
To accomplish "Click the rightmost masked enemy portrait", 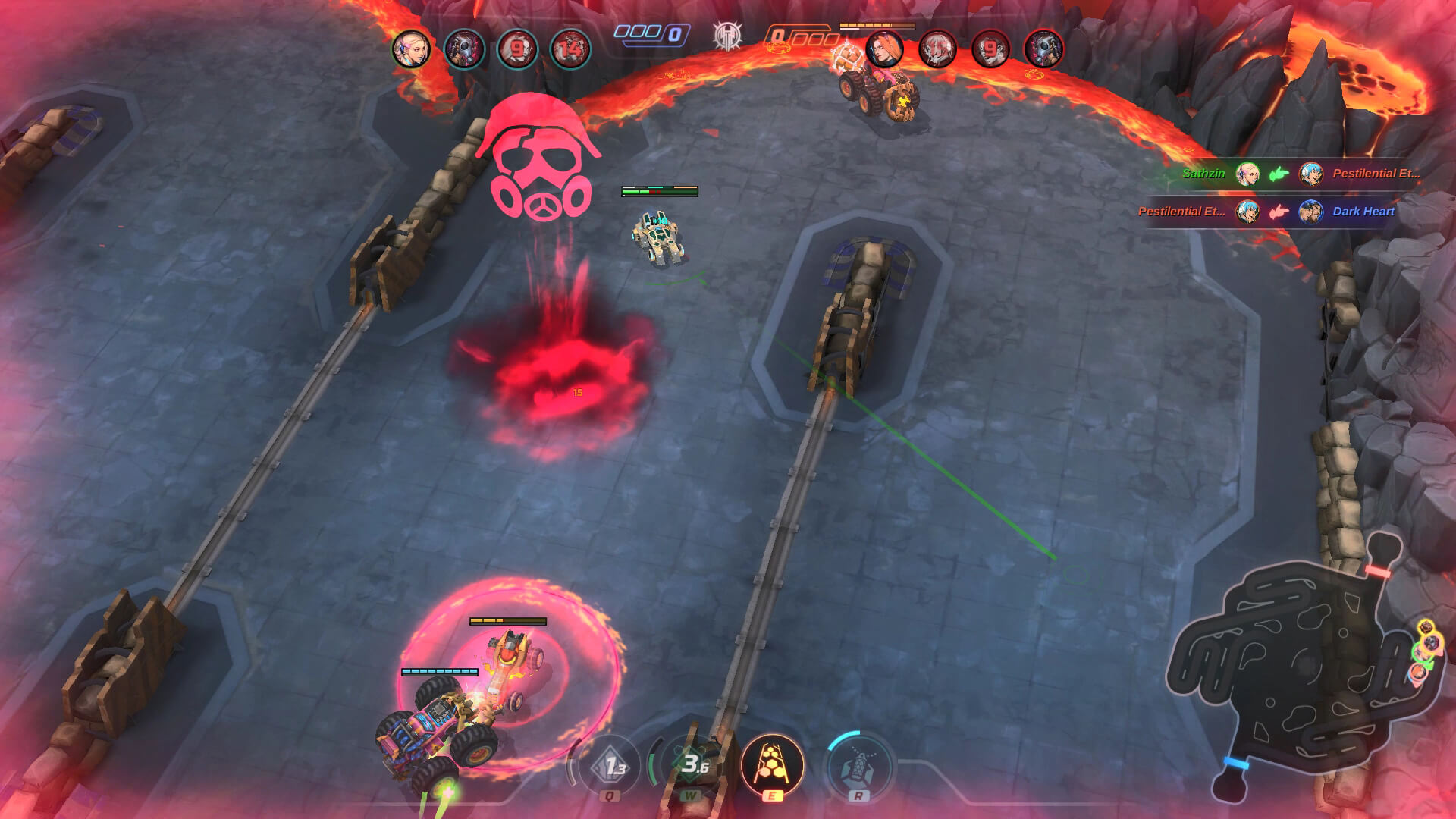I will pyautogui.click(x=1042, y=47).
